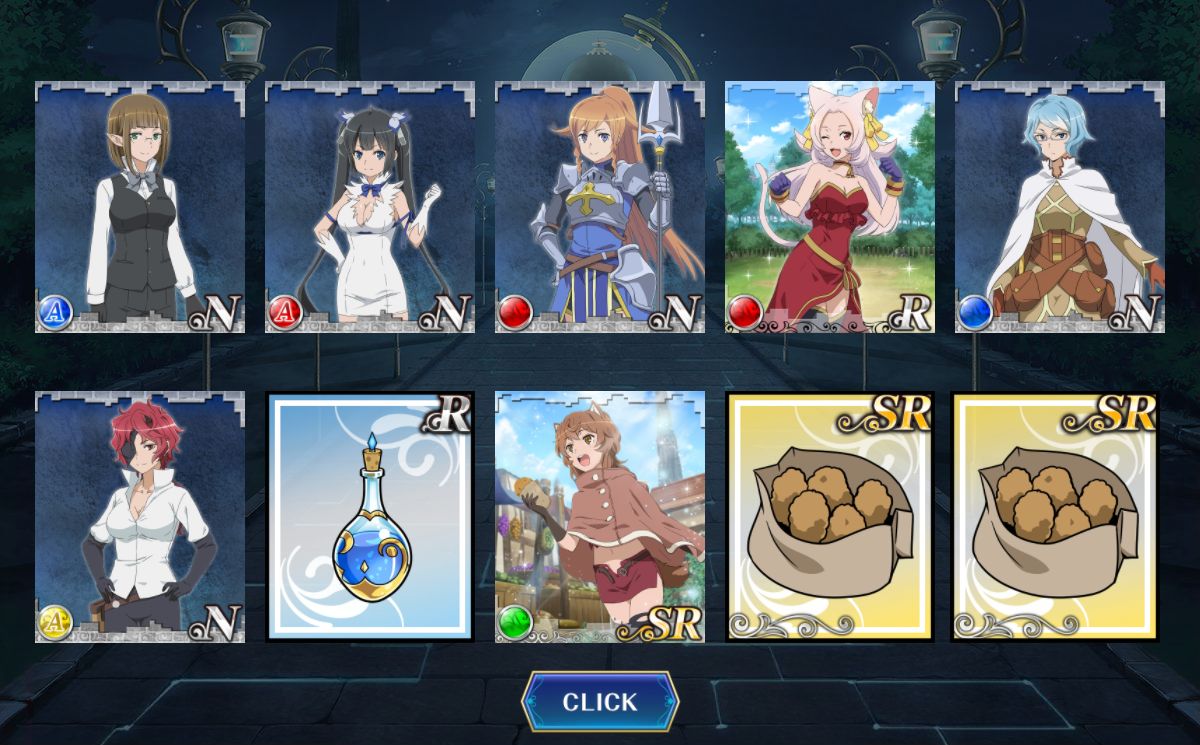Pick the brown-caped animal-eared girl SR card
This screenshot has width=1200, height=745.
[x=600, y=517]
